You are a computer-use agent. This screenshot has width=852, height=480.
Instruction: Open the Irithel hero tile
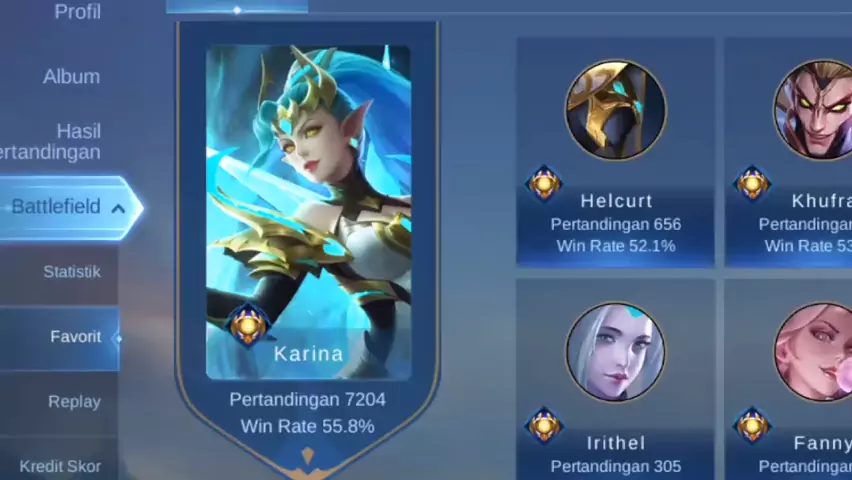pos(615,380)
